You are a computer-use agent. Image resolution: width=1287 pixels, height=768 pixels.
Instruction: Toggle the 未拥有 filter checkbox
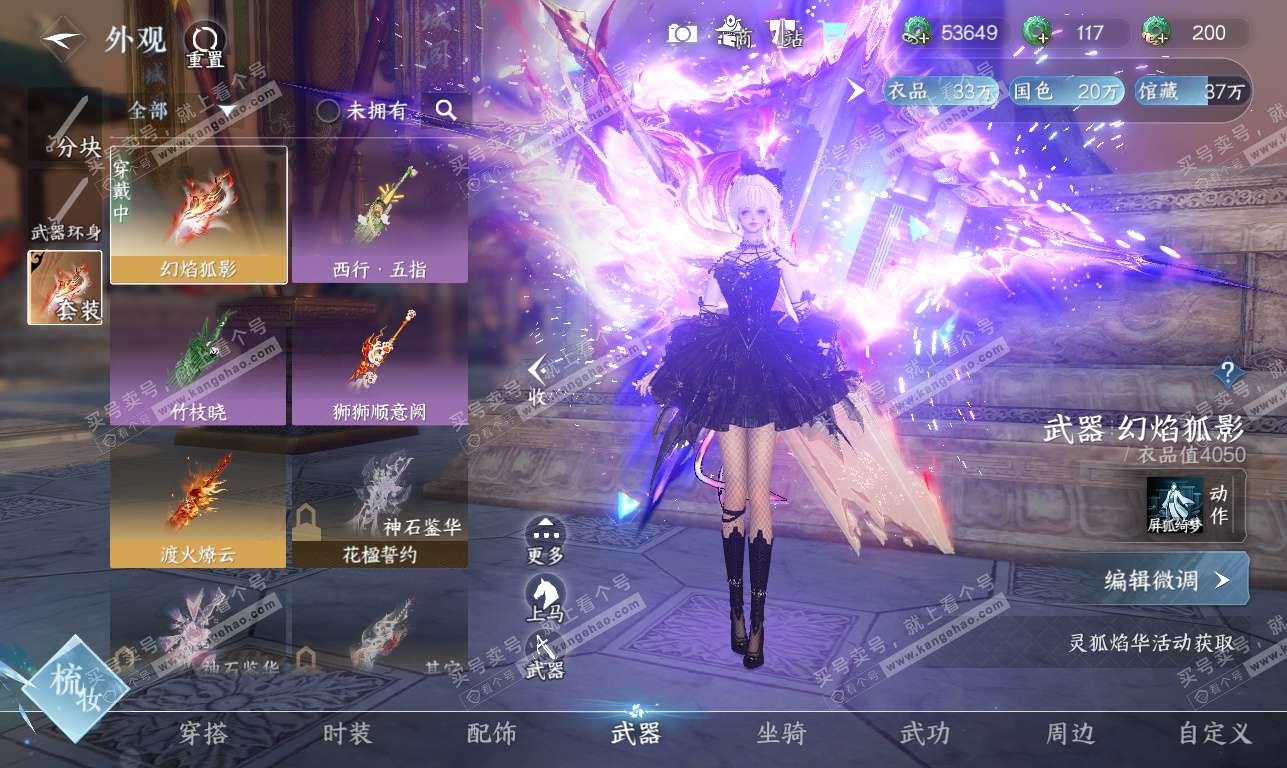pyautogui.click(x=329, y=111)
